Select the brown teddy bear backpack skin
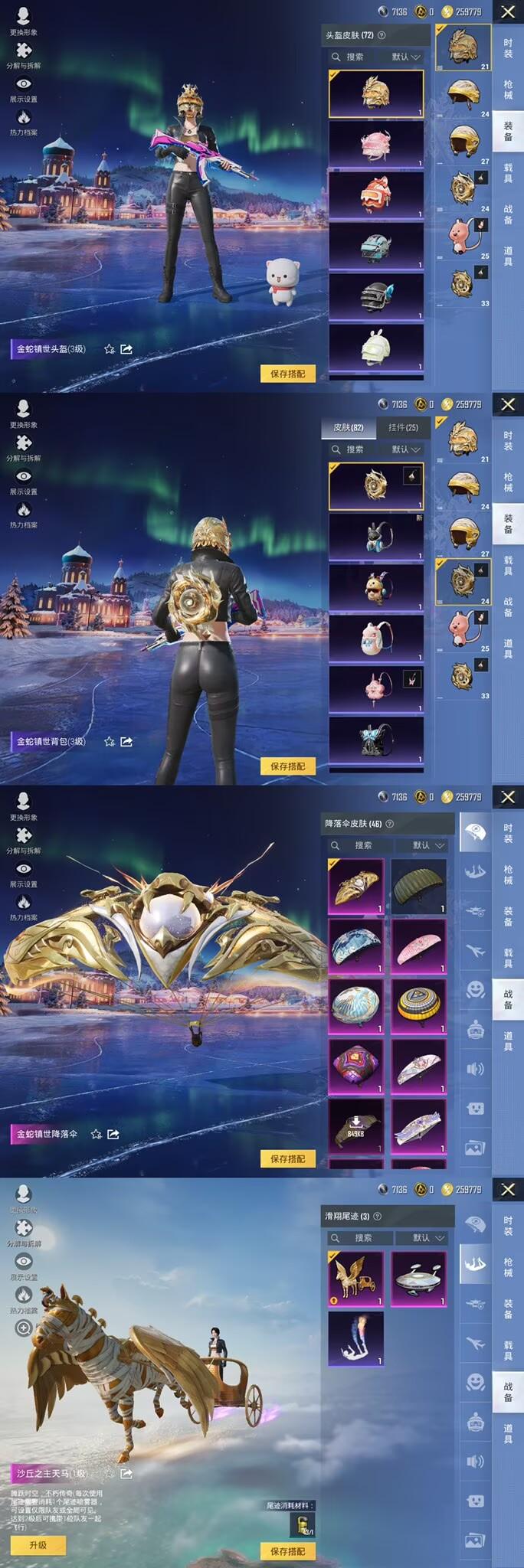Viewport: 524px width, 1568px height. pyautogui.click(x=375, y=588)
